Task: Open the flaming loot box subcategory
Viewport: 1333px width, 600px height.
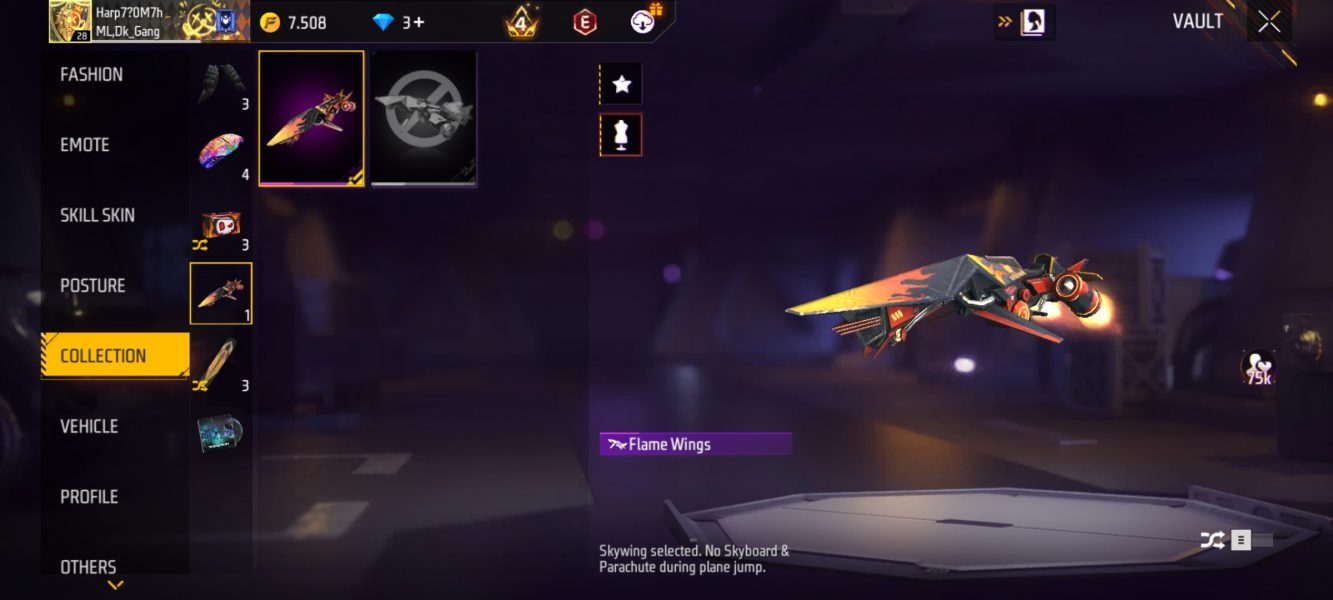Action: pyautogui.click(x=221, y=224)
